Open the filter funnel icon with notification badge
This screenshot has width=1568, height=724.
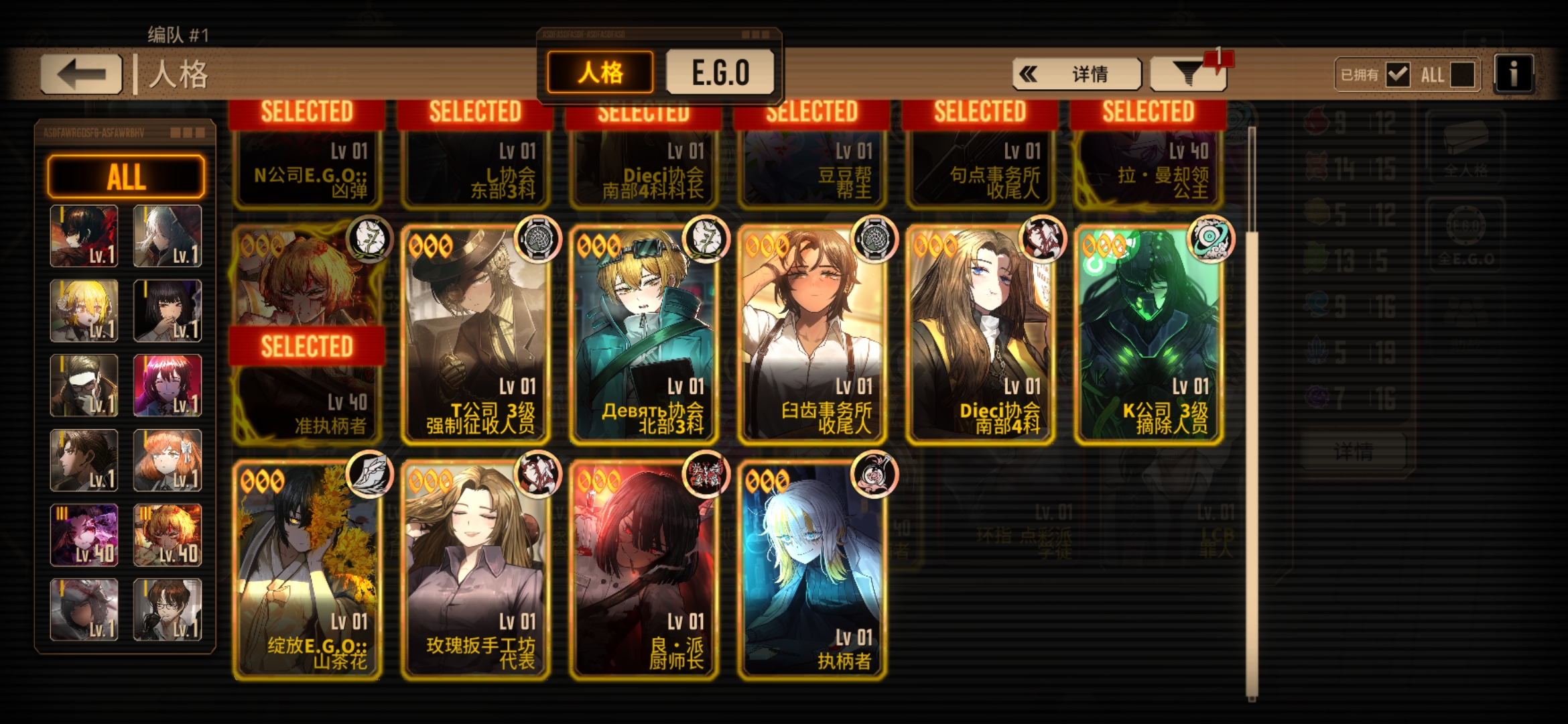[x=1189, y=74]
